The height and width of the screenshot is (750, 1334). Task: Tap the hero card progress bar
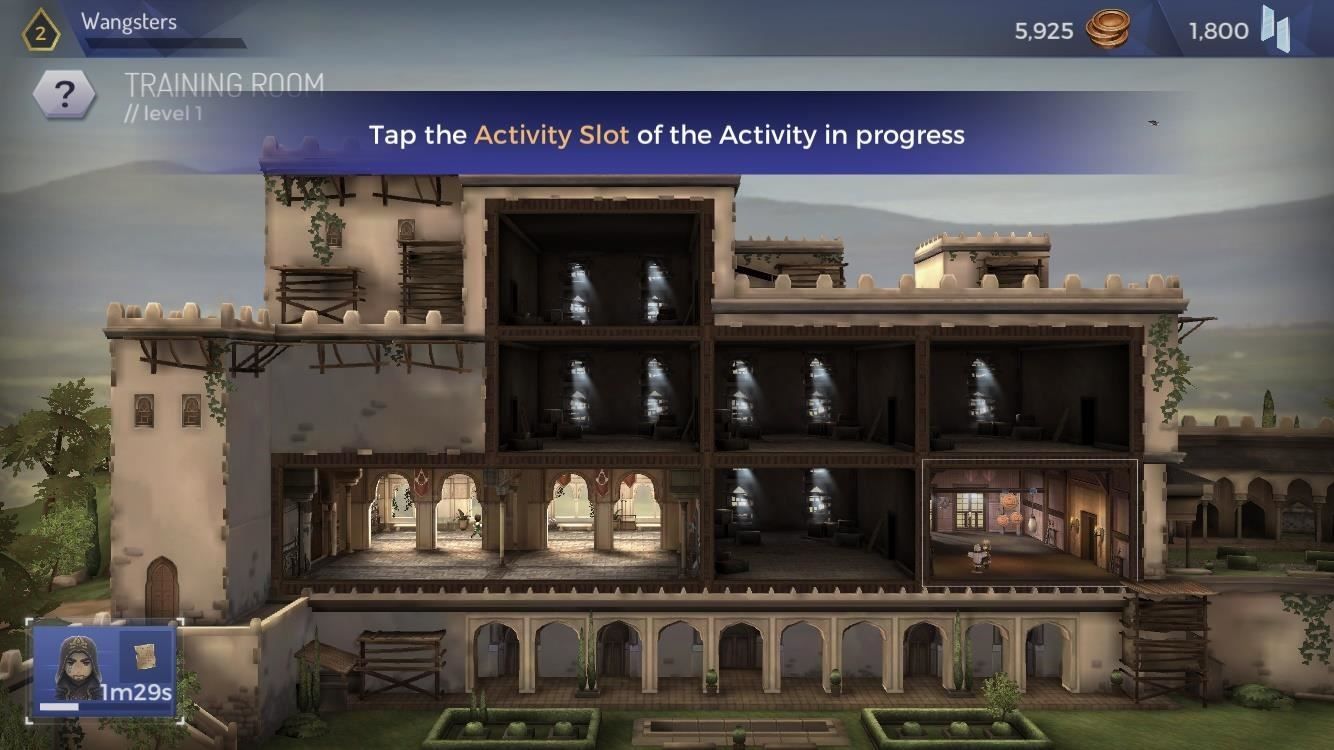point(60,707)
